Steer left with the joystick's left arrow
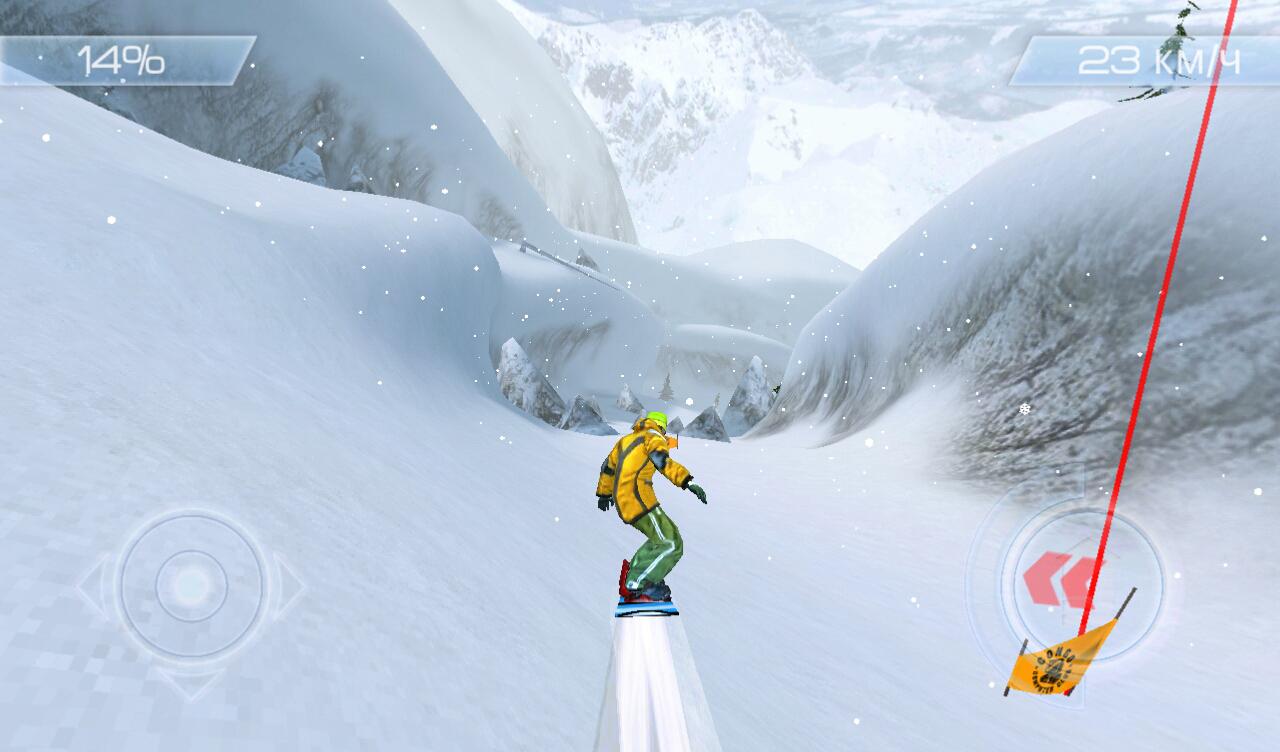The width and height of the screenshot is (1280, 752). pos(91,586)
